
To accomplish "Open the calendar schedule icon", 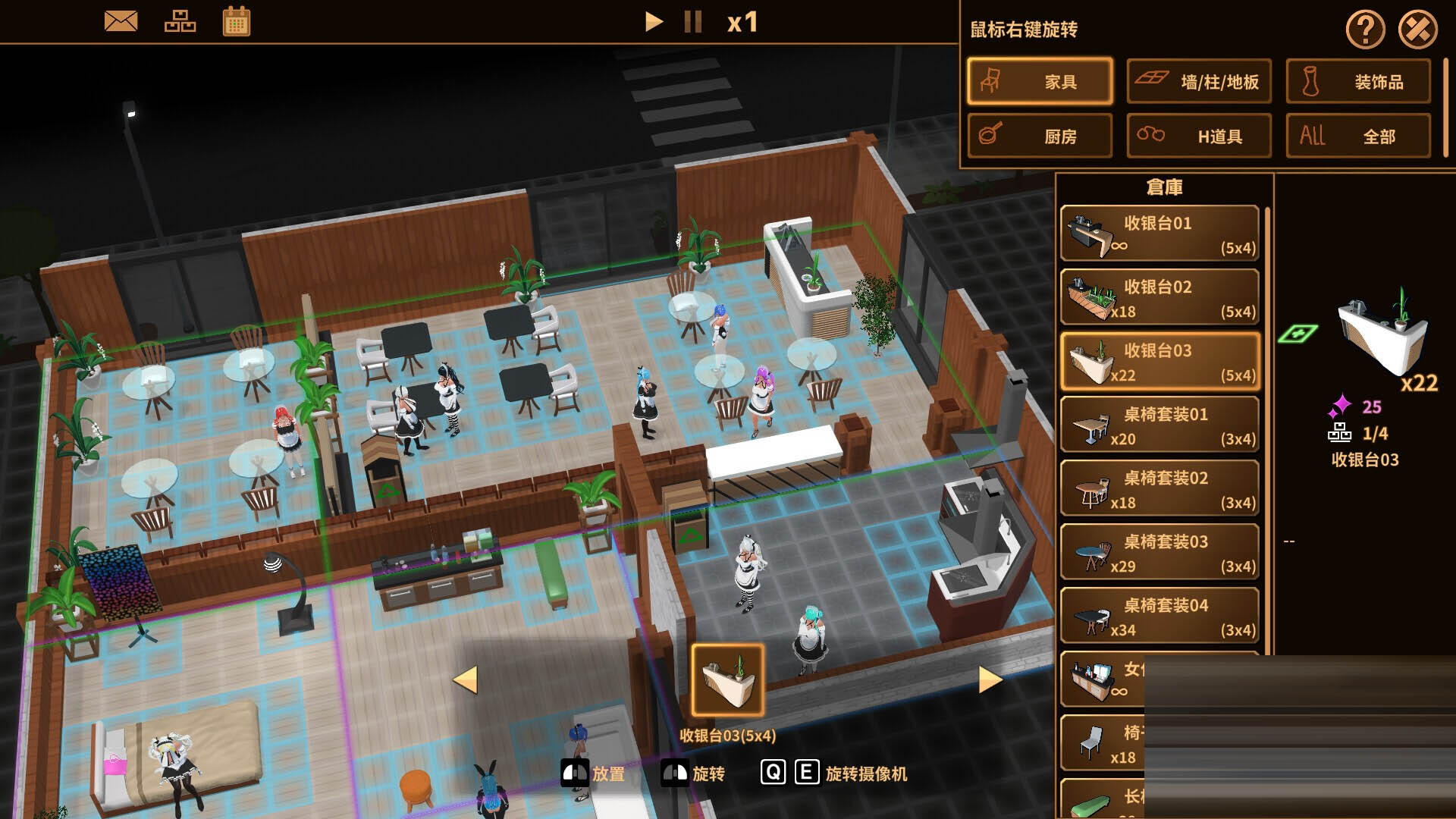I will [x=237, y=20].
